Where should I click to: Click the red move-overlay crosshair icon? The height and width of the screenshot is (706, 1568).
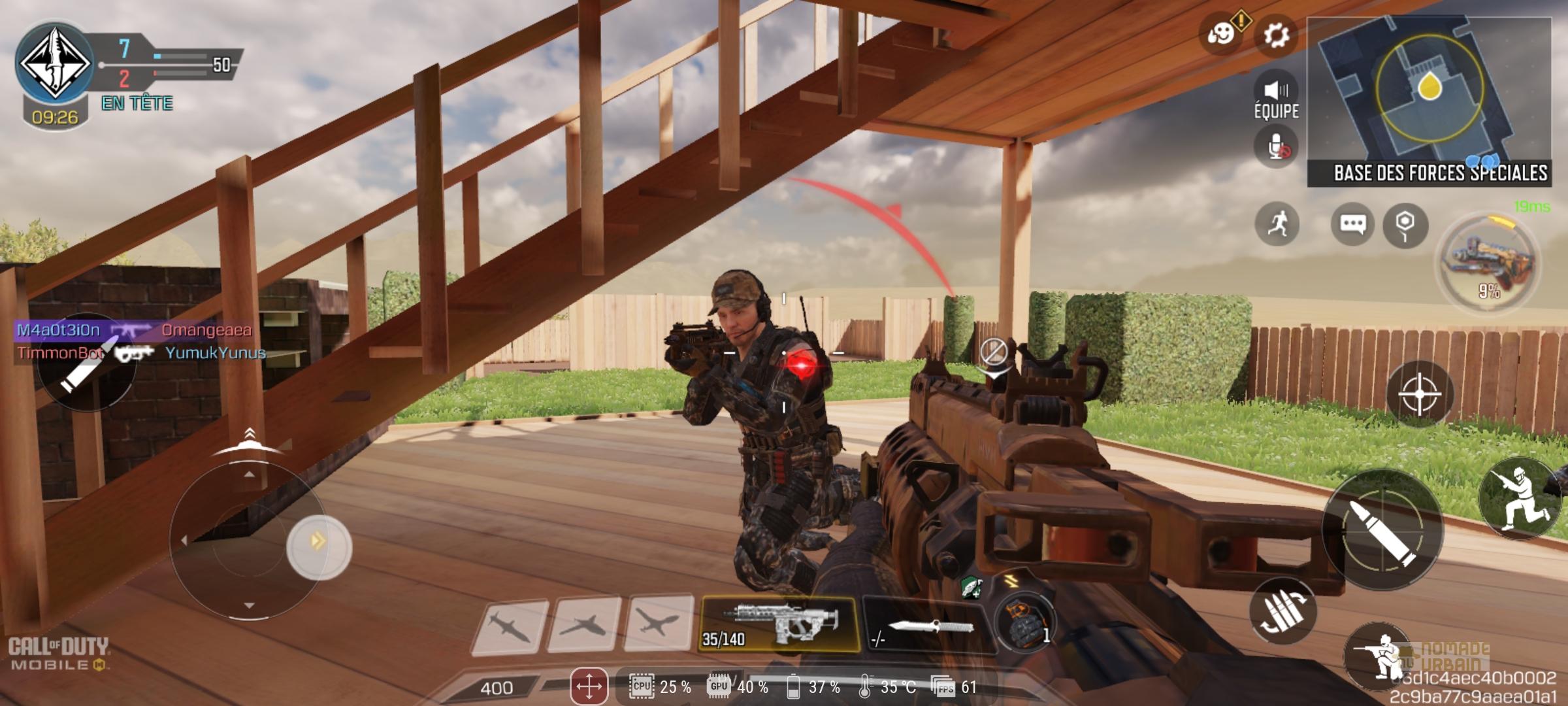[589, 686]
